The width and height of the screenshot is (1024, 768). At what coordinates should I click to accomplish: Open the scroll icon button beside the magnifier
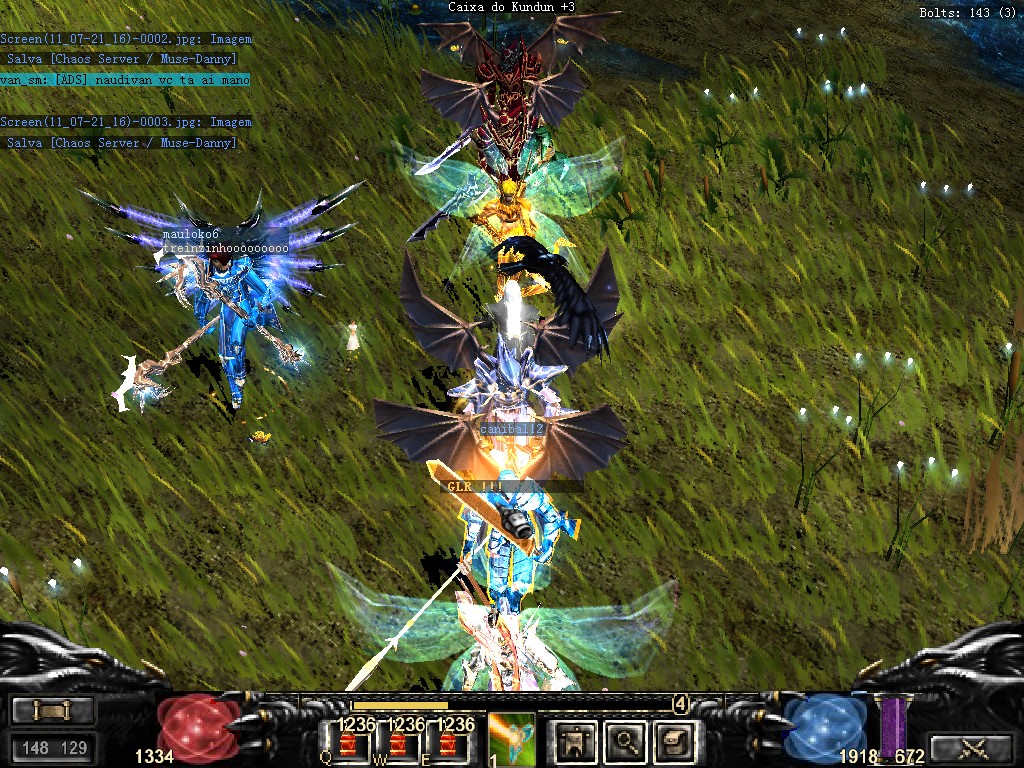coord(672,741)
